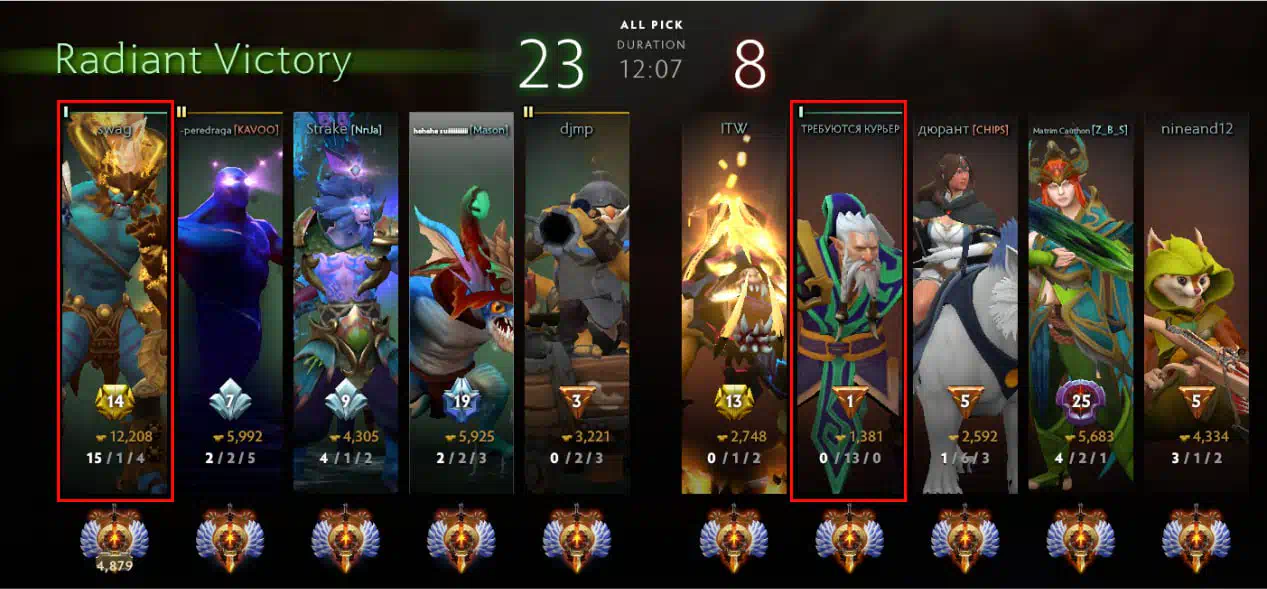Choose Strake [NnJa] player card
Image resolution: width=1267 pixels, height=589 pixels.
[345, 300]
